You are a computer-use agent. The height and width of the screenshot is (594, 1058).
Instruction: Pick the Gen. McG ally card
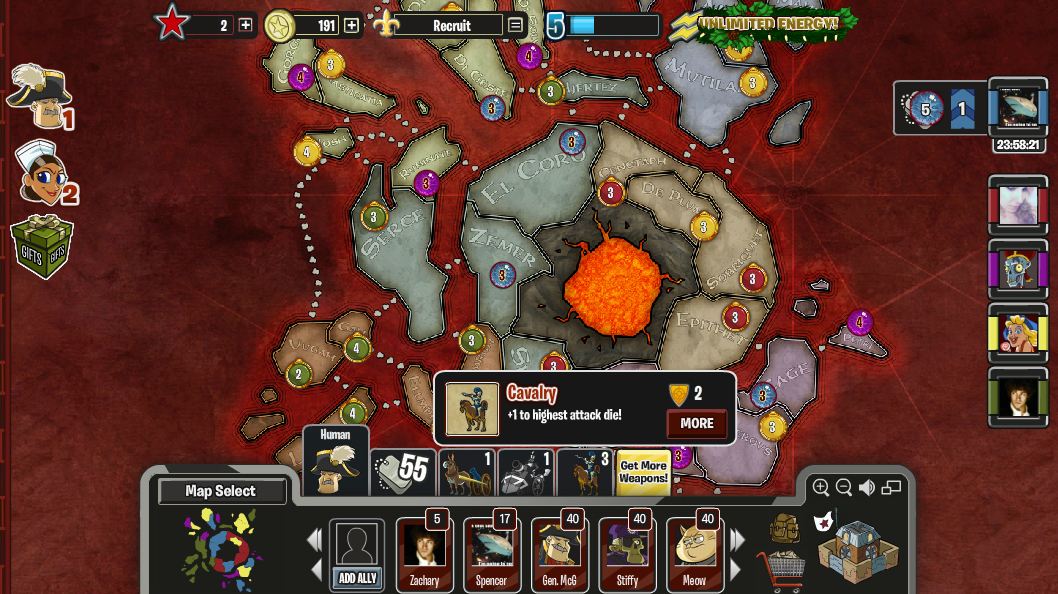tap(559, 553)
